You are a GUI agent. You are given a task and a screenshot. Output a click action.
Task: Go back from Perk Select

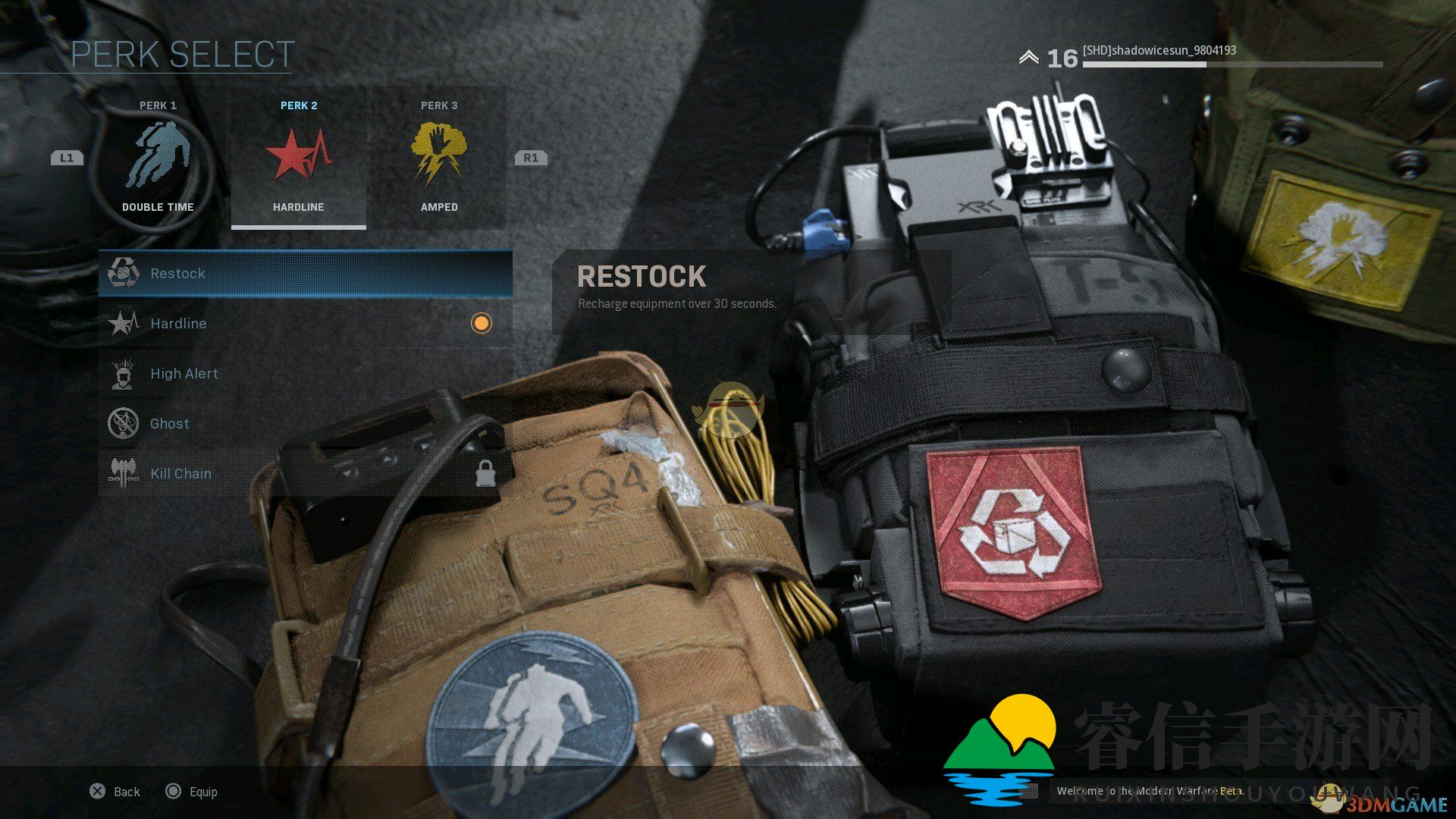coord(115,792)
